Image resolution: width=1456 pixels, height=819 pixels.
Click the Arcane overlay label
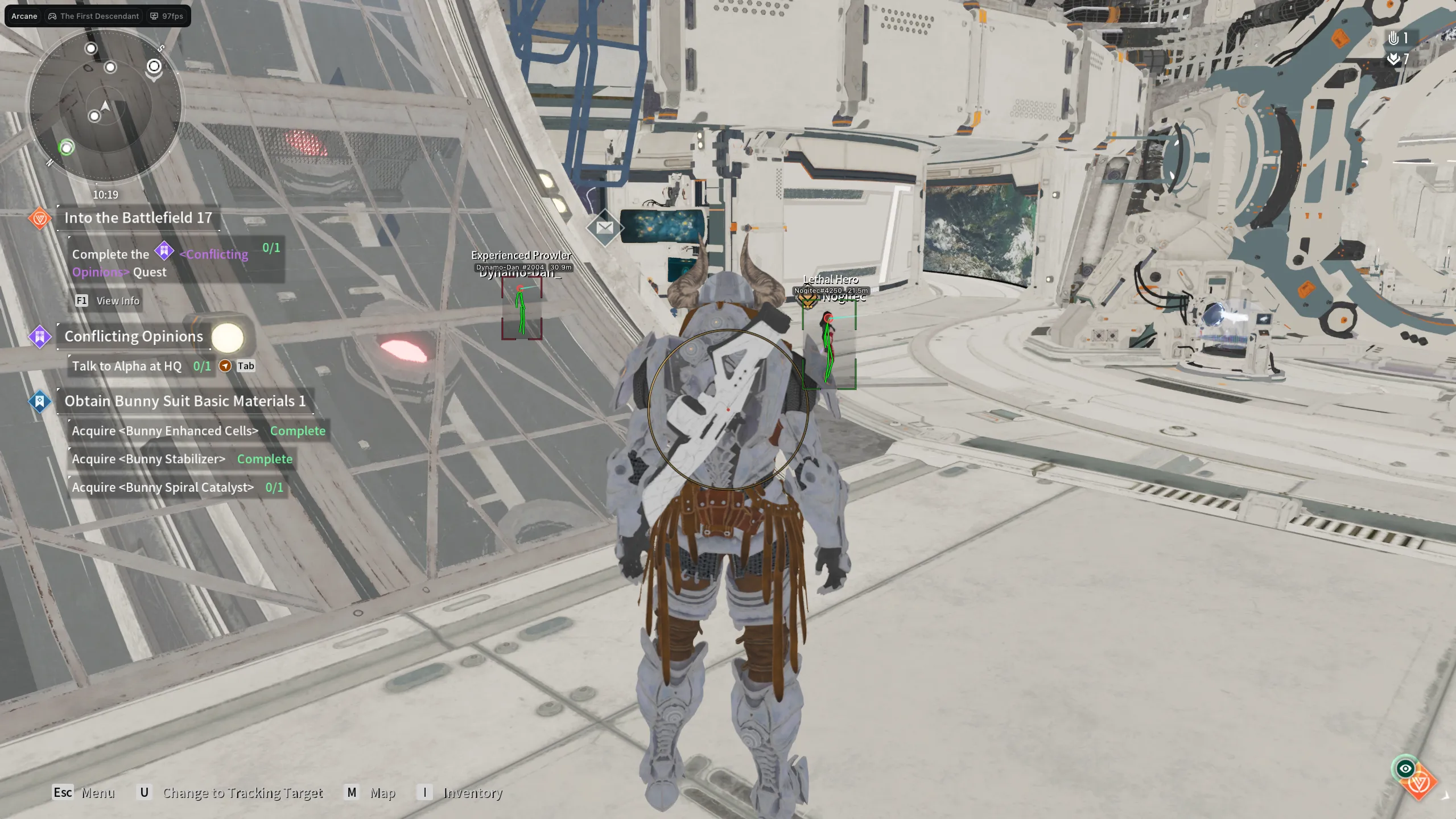pyautogui.click(x=24, y=16)
